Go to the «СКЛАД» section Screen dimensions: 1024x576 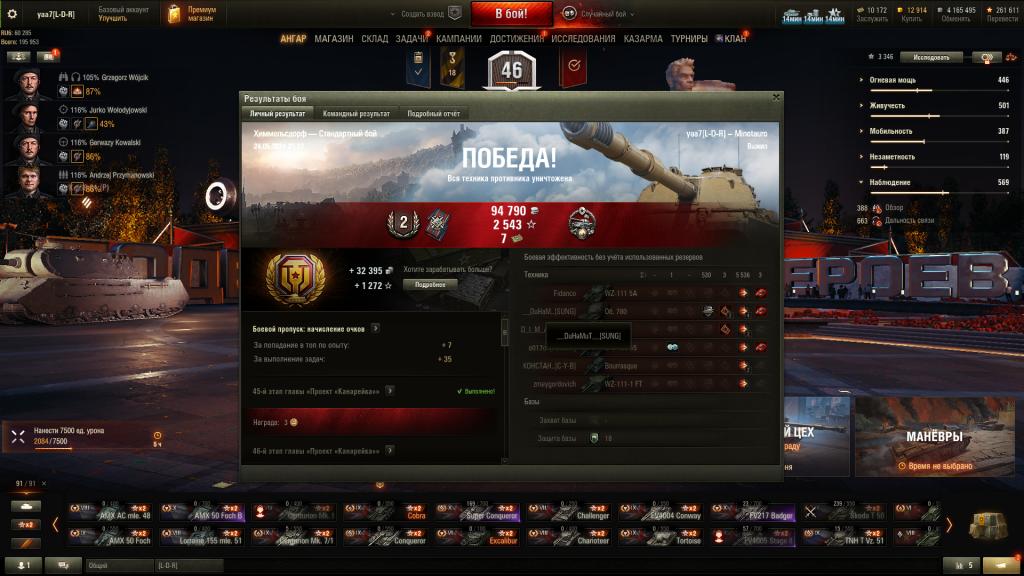point(374,39)
